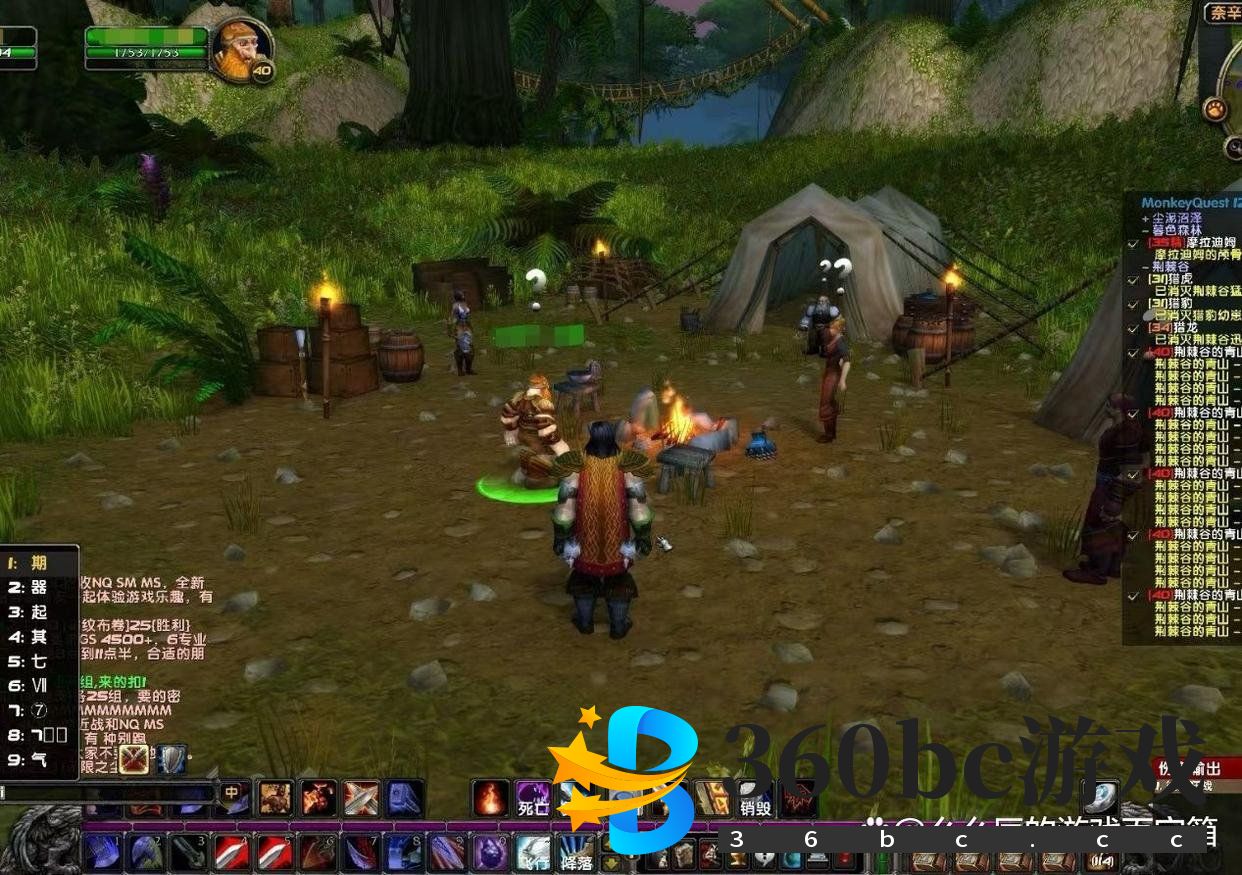Click the dwarf target portrait
1242x875 pixels.
pos(240,48)
